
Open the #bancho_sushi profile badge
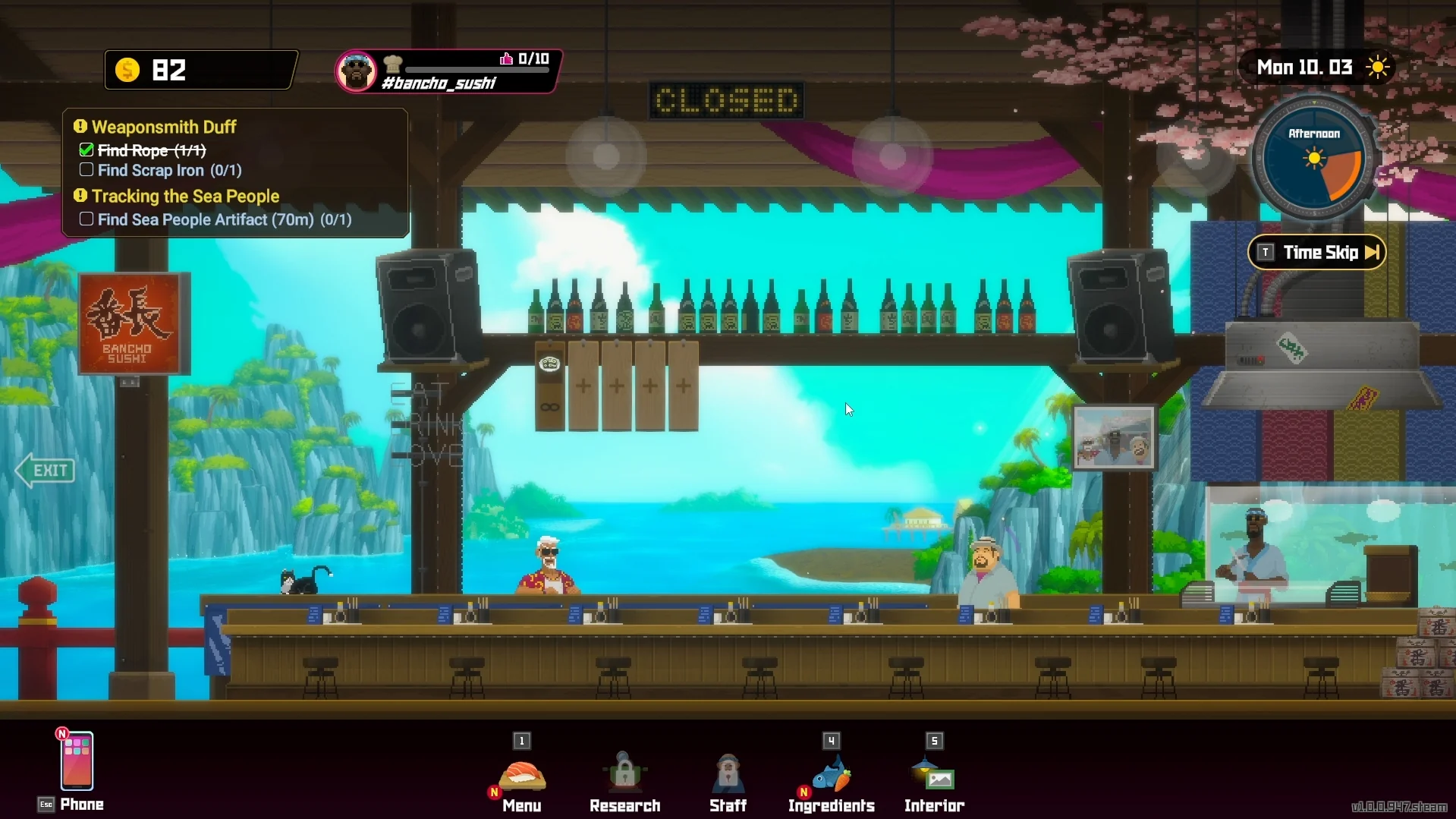[x=448, y=71]
